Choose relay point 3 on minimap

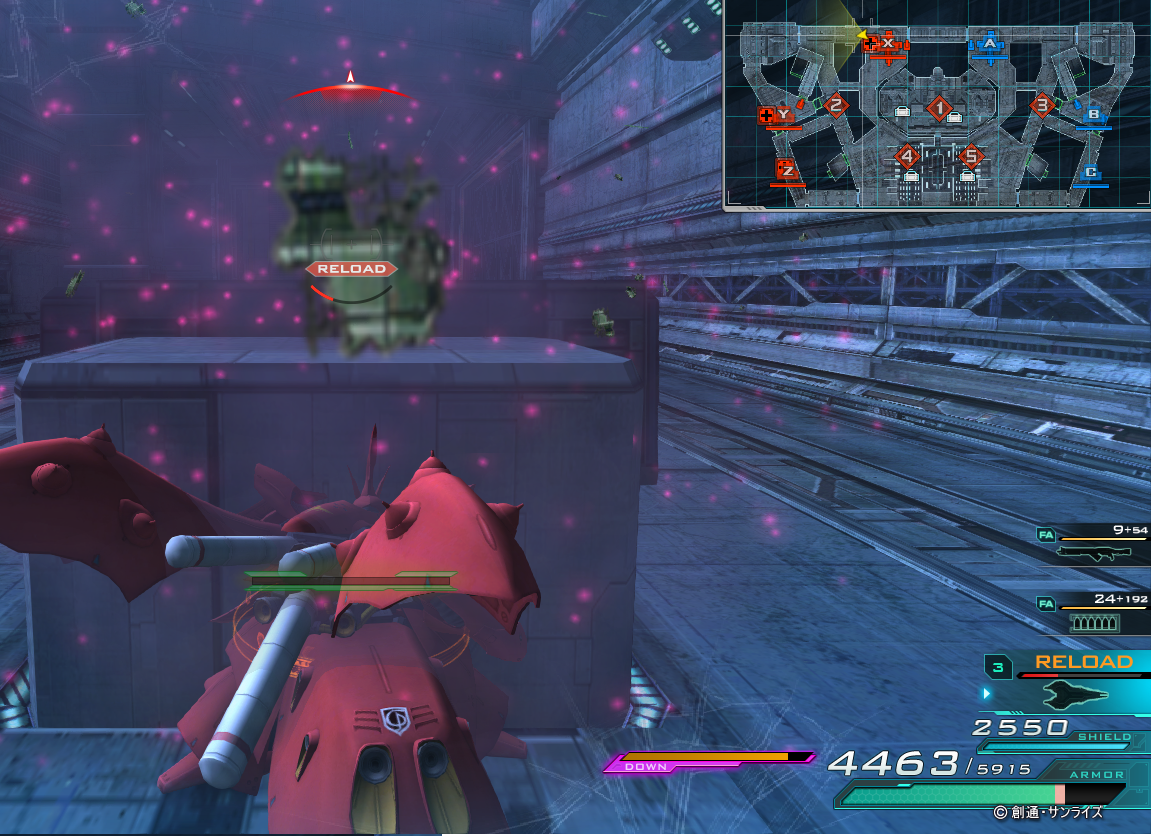[x=1042, y=104]
